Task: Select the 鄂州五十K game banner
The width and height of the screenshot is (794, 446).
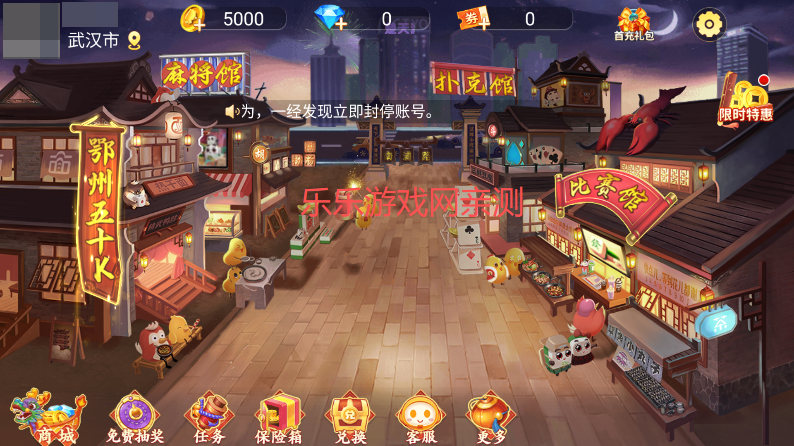Action: click(x=102, y=209)
